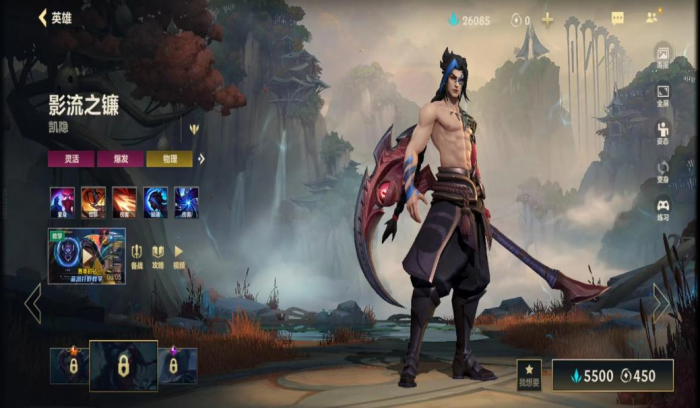This screenshot has width=700, height=408.
Task: Play the 教学 tutorial video thumbnail
Action: 87,255
